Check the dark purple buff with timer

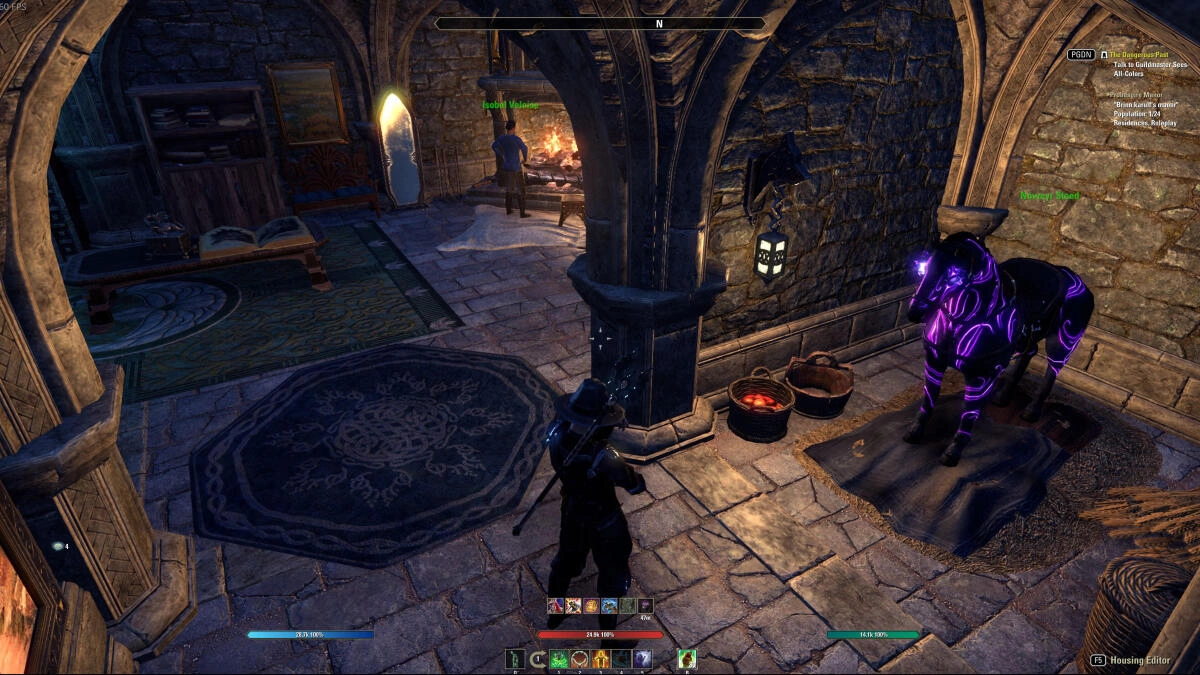[645, 605]
